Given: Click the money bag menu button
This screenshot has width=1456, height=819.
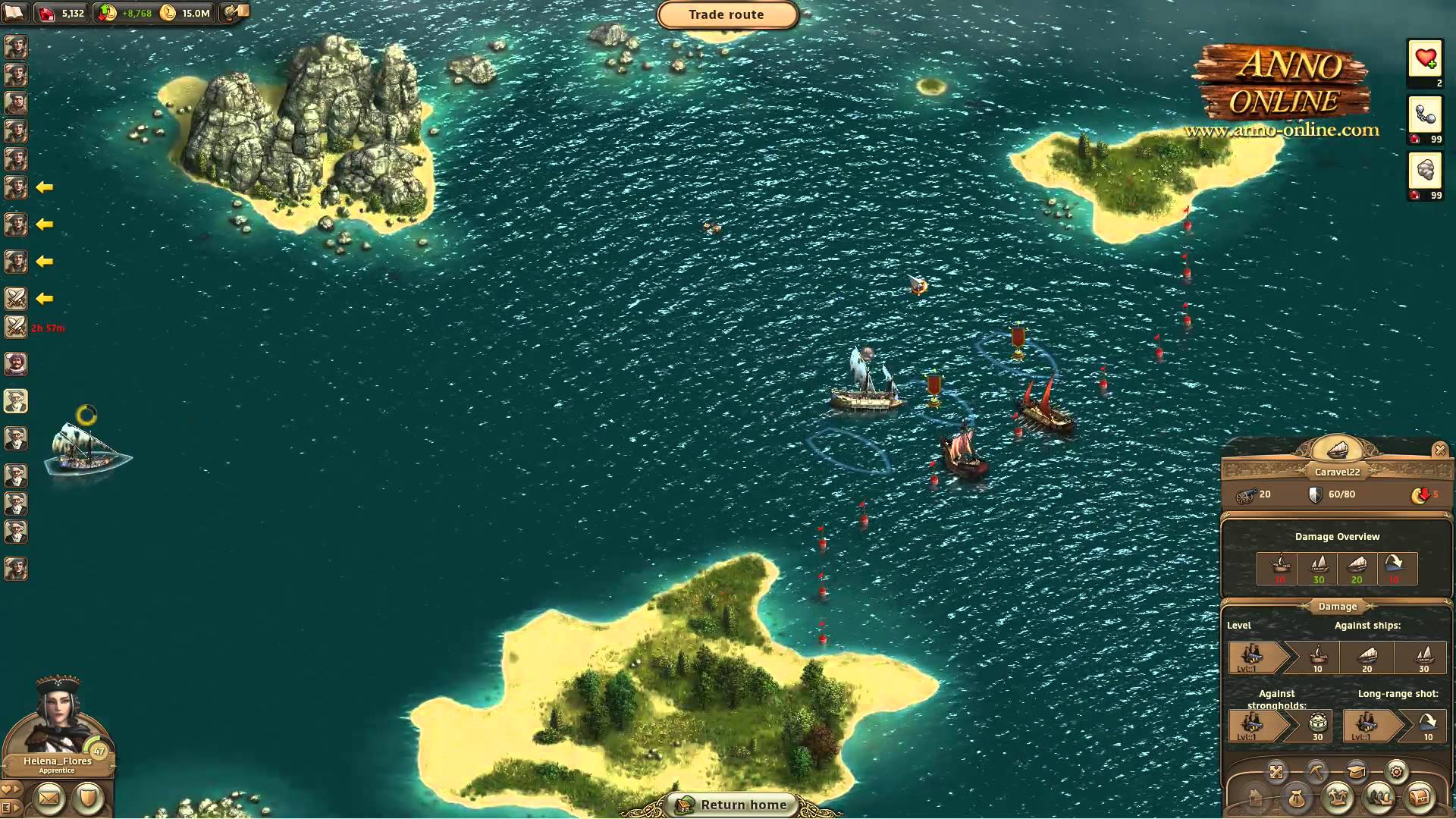Looking at the screenshot, I should [x=1297, y=798].
